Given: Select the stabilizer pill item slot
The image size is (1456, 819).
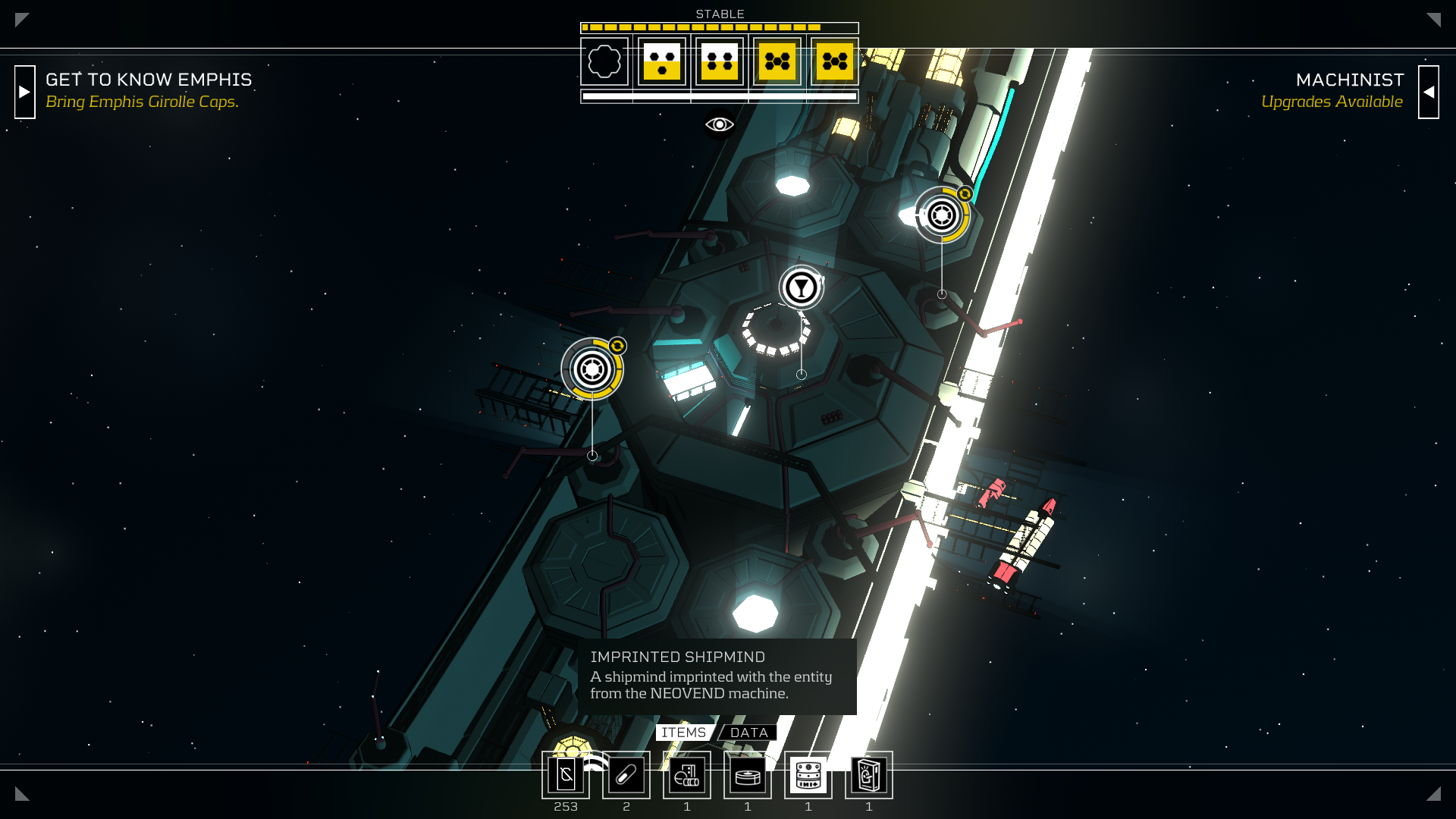Looking at the screenshot, I should pos(626,775).
